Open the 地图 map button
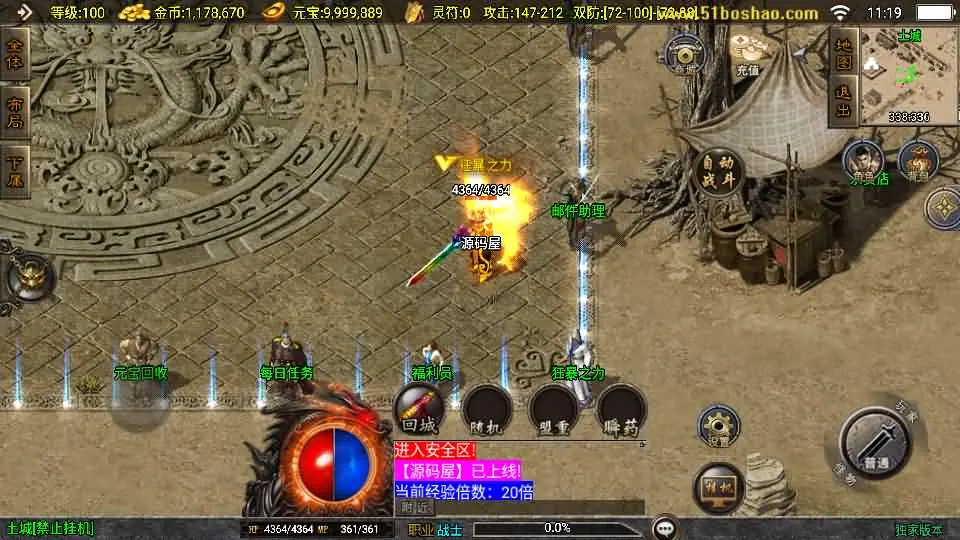This screenshot has height=540, width=960. tap(844, 53)
